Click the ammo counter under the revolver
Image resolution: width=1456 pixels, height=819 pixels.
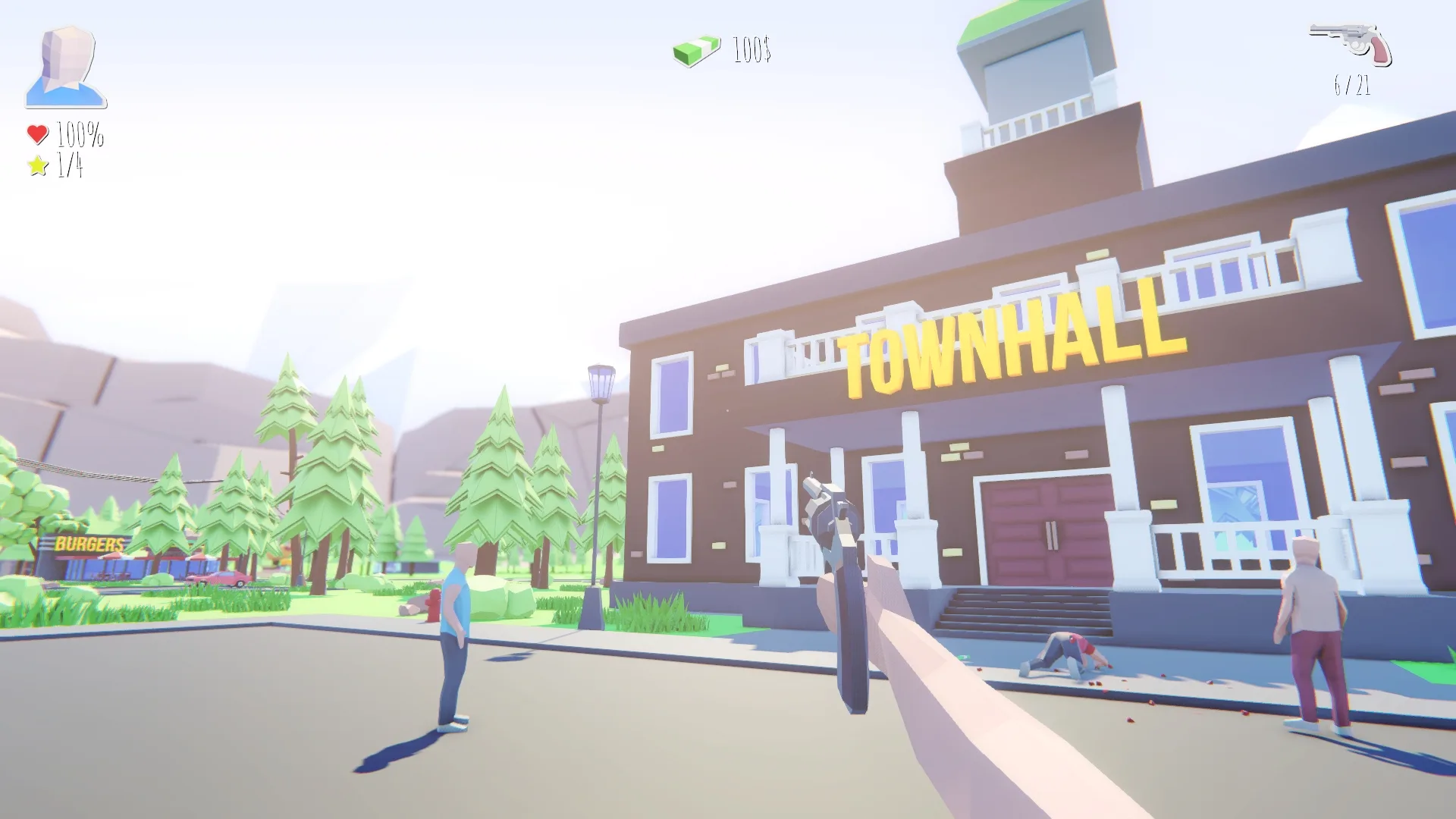click(x=1353, y=86)
